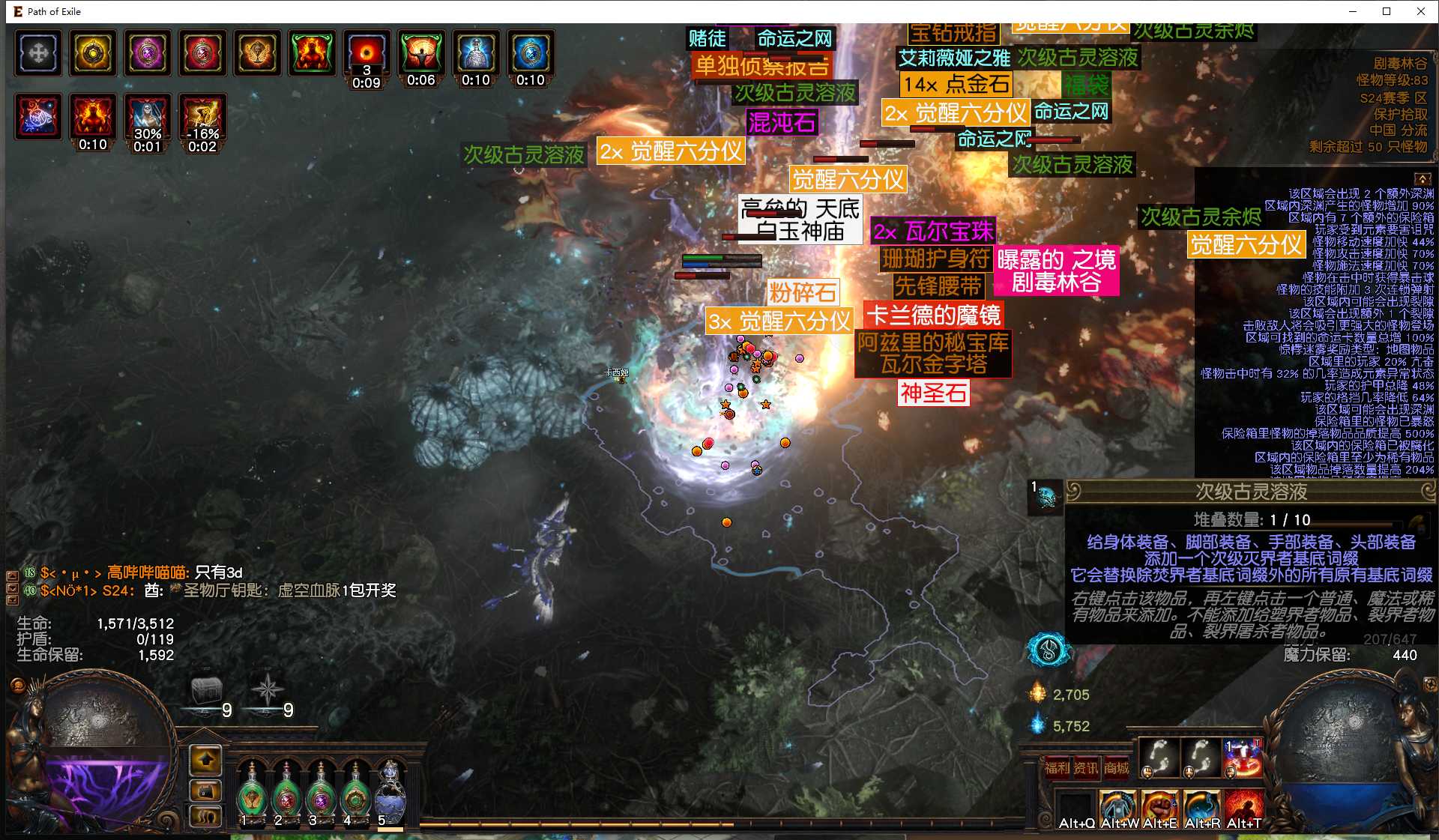Open the 资讯 news button
The image size is (1439, 840).
coord(1086,767)
